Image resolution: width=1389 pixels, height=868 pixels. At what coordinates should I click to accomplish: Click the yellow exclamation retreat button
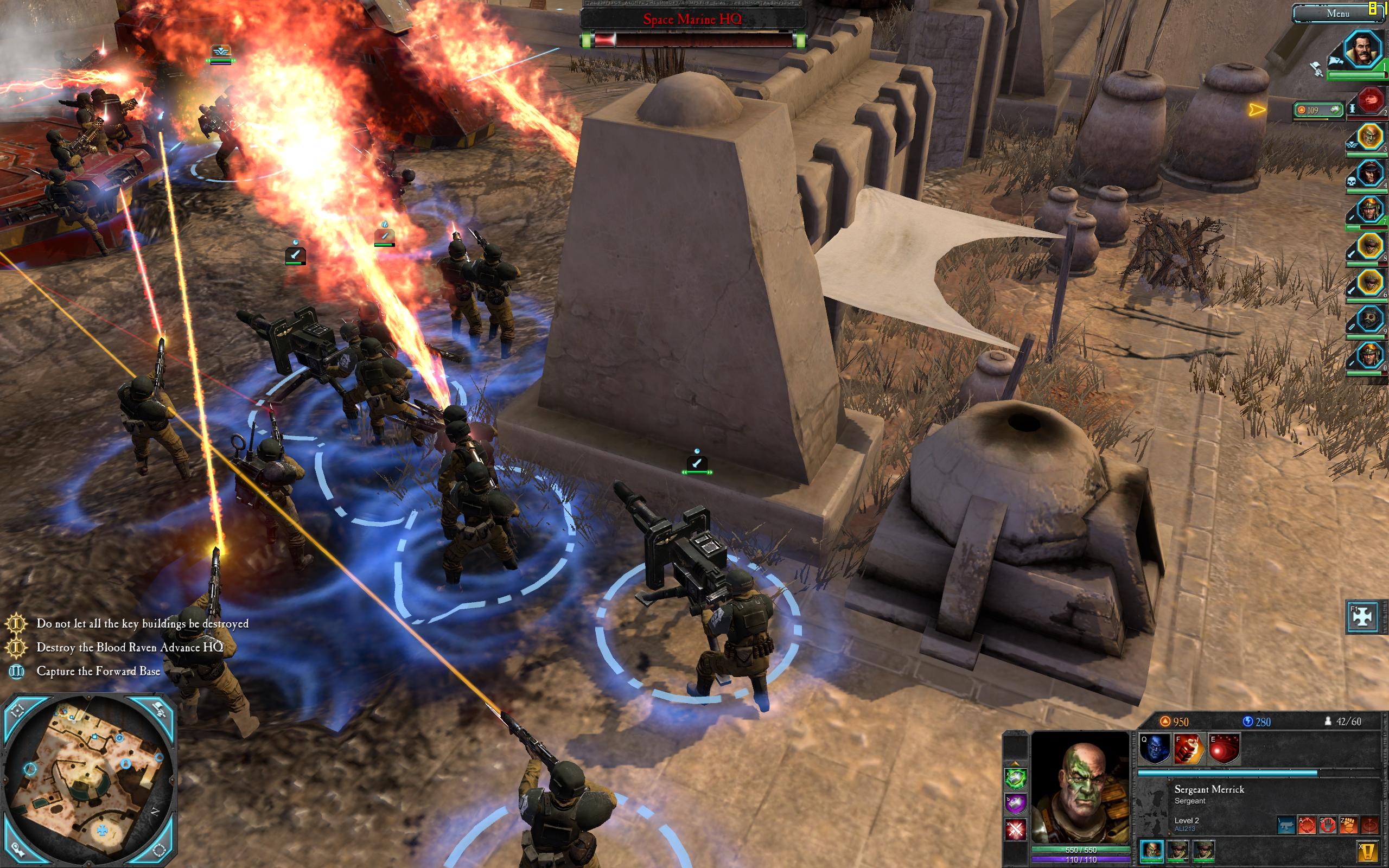[1368, 851]
